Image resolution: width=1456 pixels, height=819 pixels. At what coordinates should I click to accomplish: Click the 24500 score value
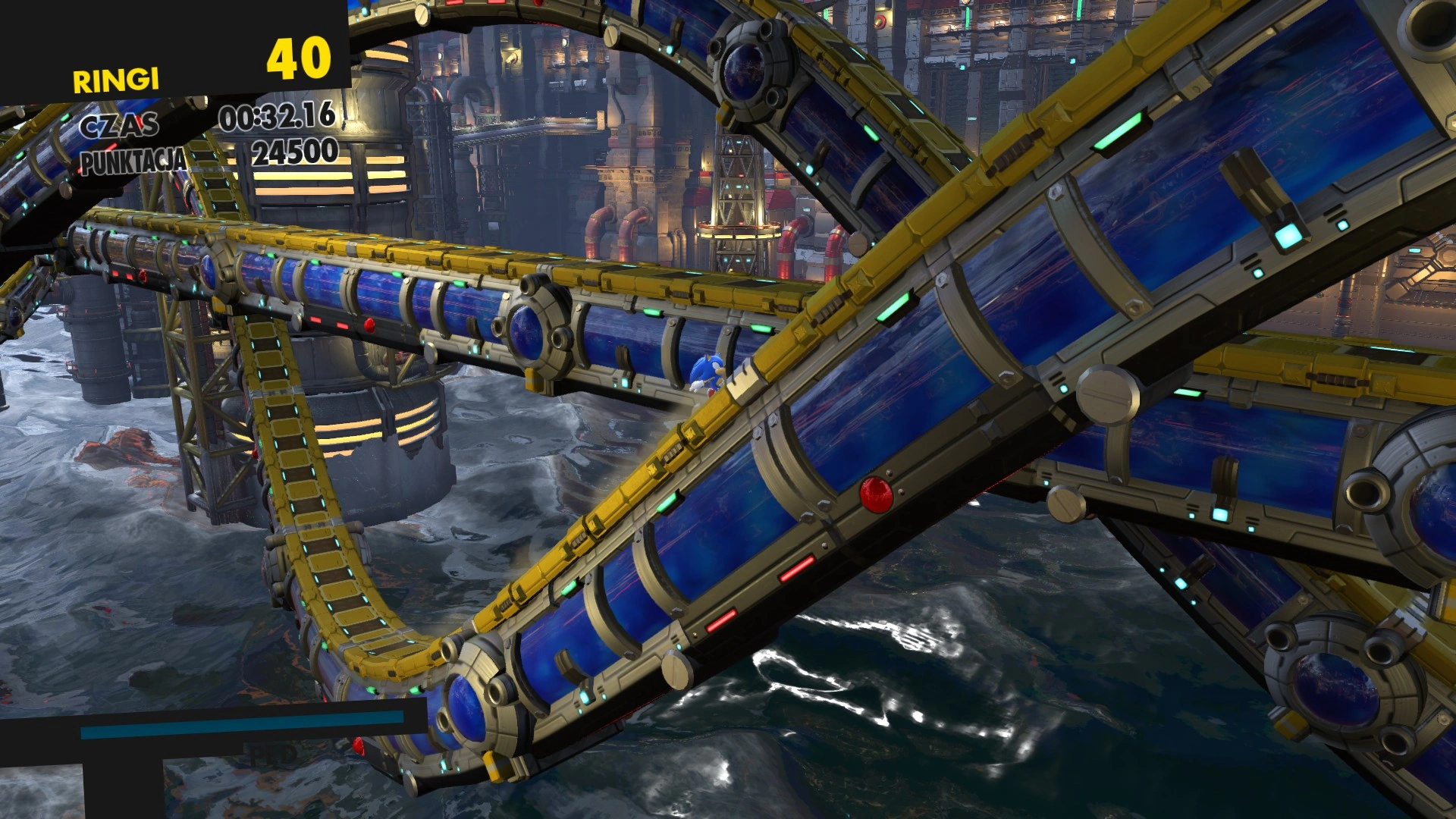tap(294, 154)
